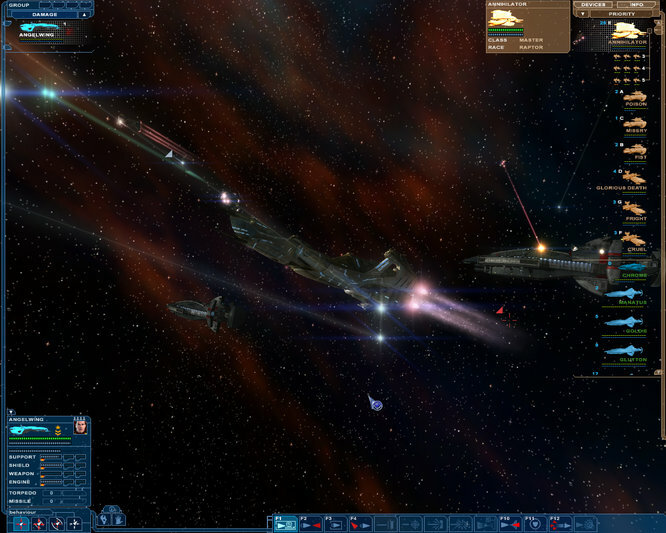Viewport: 666px width, 533px height.
Task: Expand the Priority dropdown
Action: [583, 14]
